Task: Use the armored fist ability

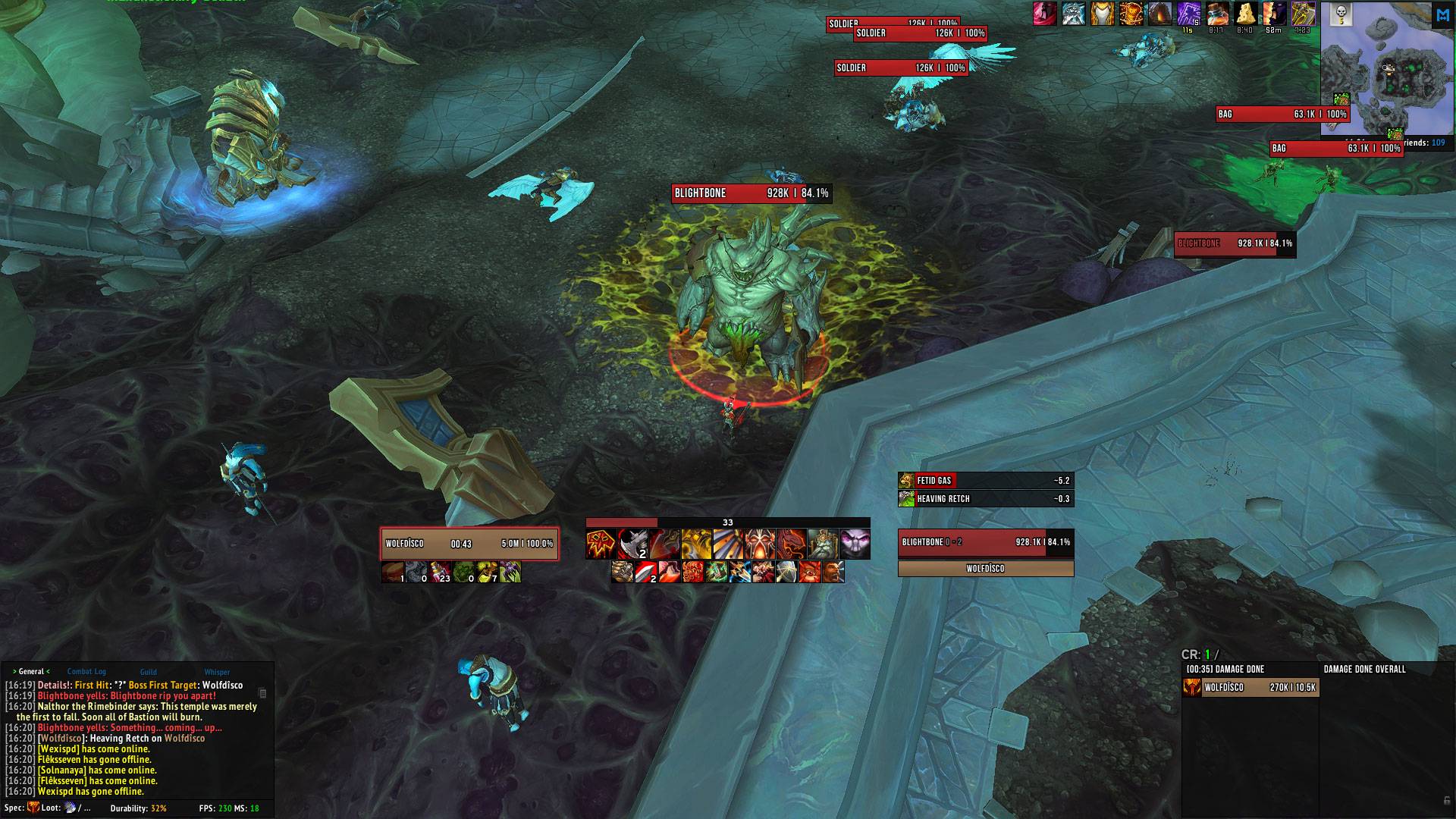Action: [x=622, y=572]
